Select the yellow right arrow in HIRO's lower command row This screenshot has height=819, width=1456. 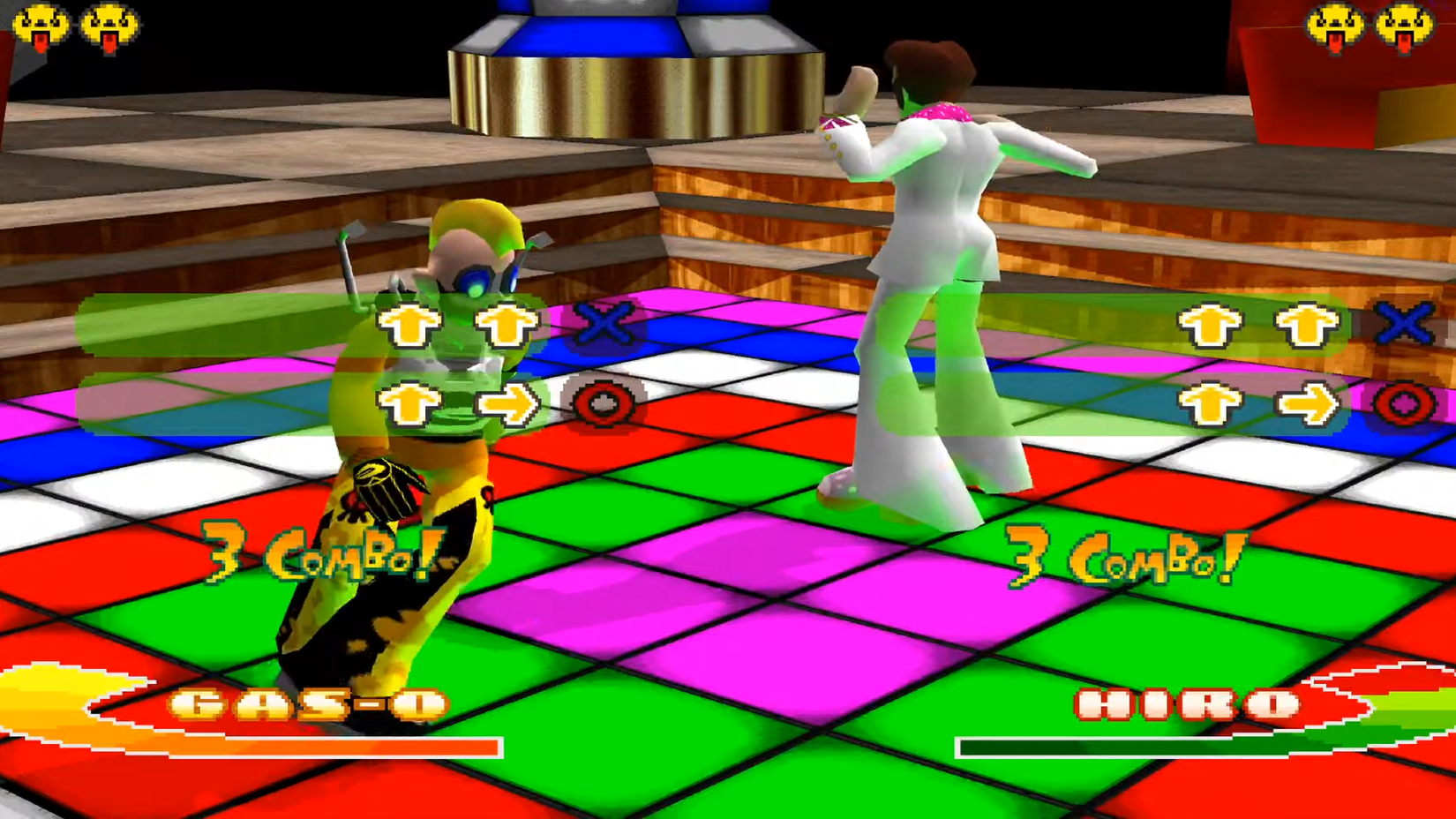point(1306,402)
